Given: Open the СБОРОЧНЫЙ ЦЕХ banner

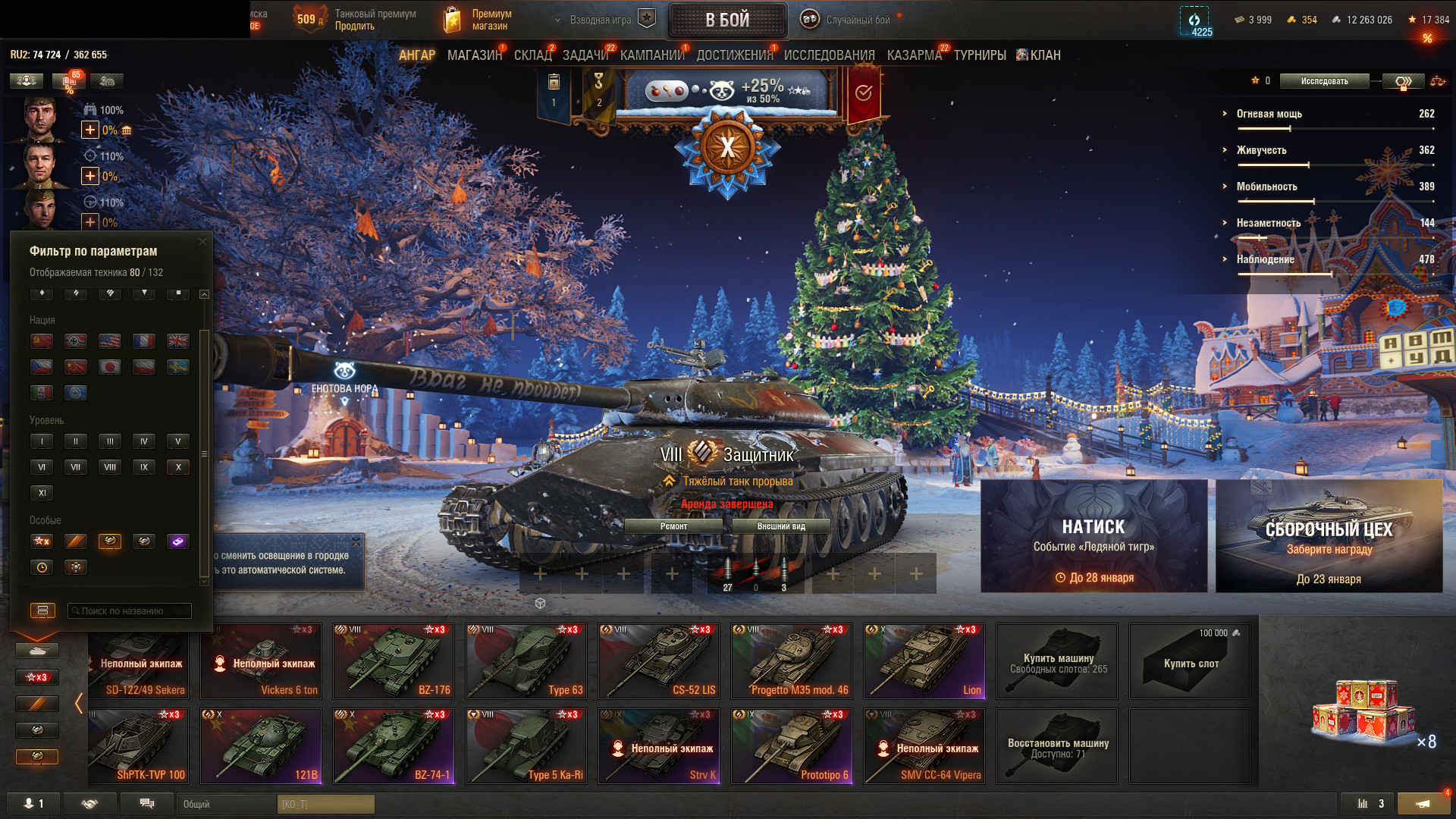Looking at the screenshot, I should (1329, 536).
